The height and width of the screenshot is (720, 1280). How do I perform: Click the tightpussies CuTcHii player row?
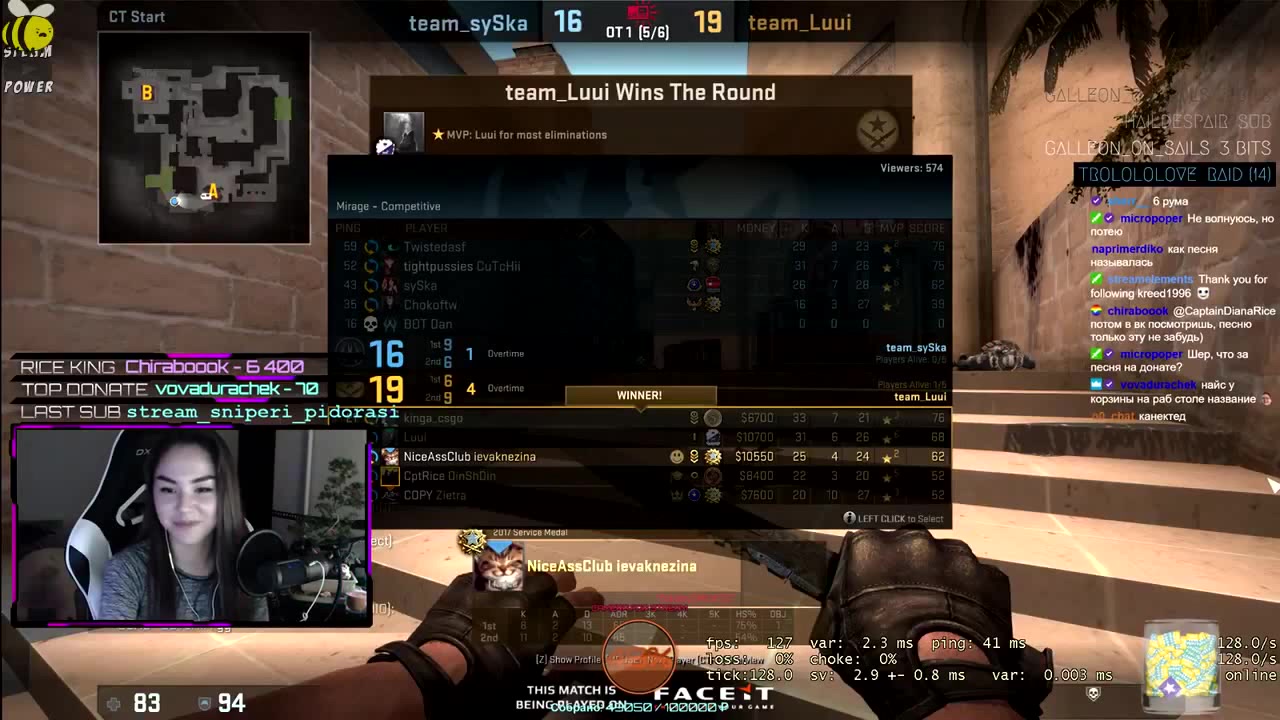point(640,266)
